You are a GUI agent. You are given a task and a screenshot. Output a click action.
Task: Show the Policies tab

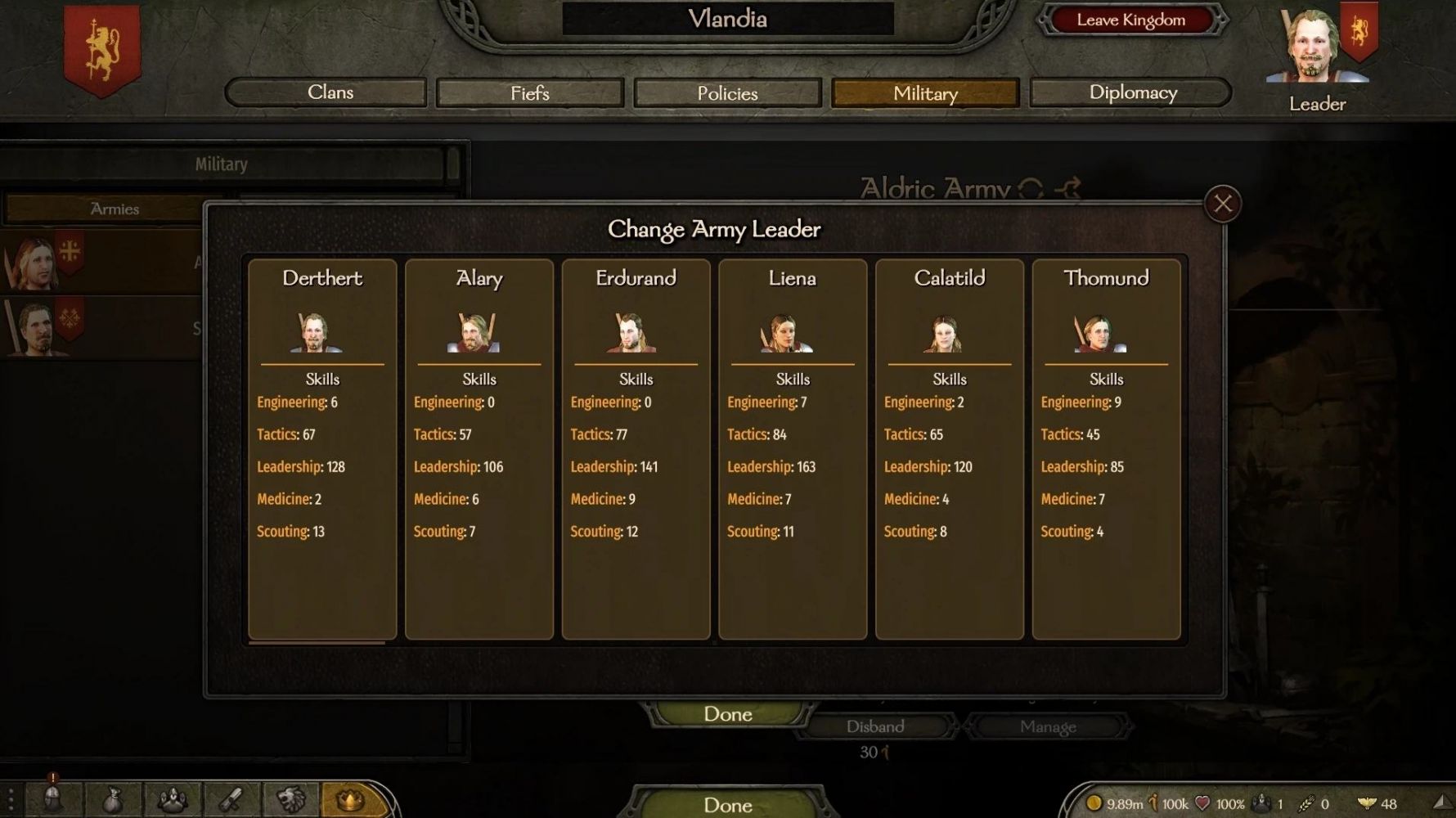727,93
